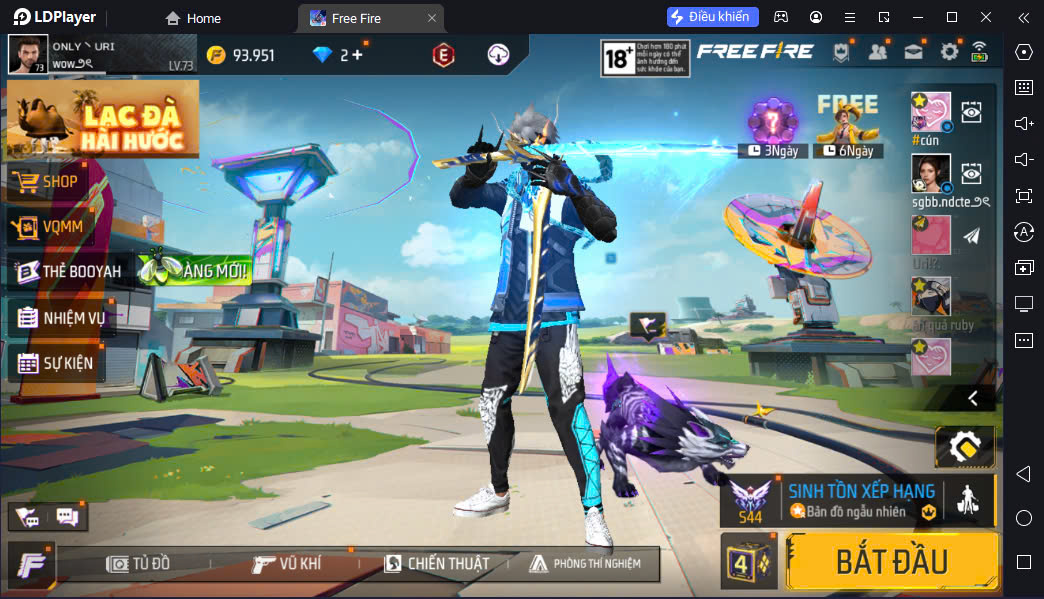Open the gold coin balance
1044x599 pixels.
pyautogui.click(x=240, y=55)
